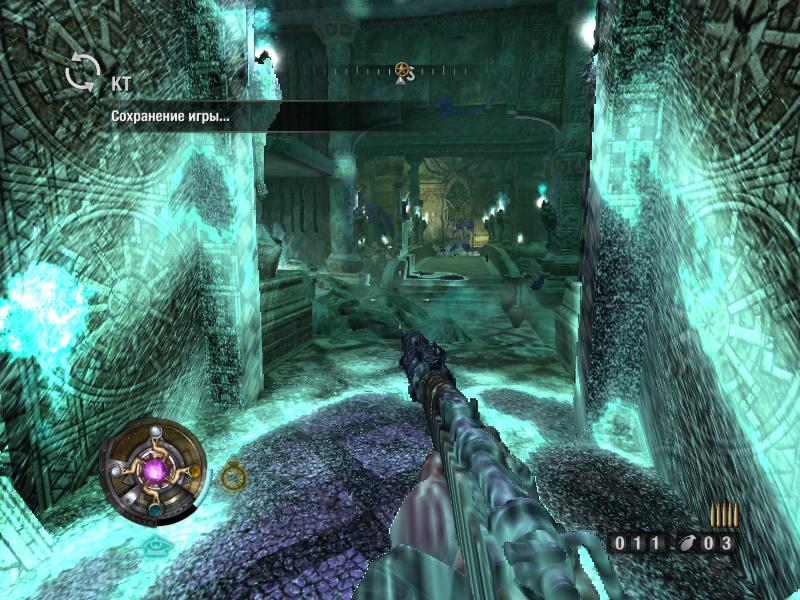This screenshot has height=600, width=800.
Task: Select the gold pocket watch icon
Action: click(233, 475)
